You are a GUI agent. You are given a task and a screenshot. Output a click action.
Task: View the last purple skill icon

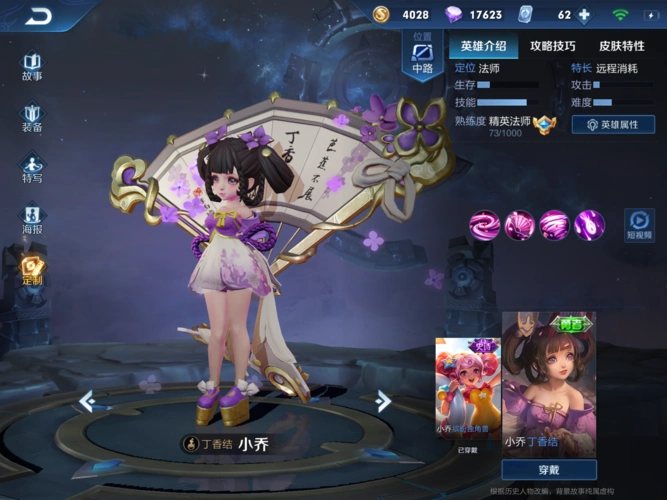[589, 224]
